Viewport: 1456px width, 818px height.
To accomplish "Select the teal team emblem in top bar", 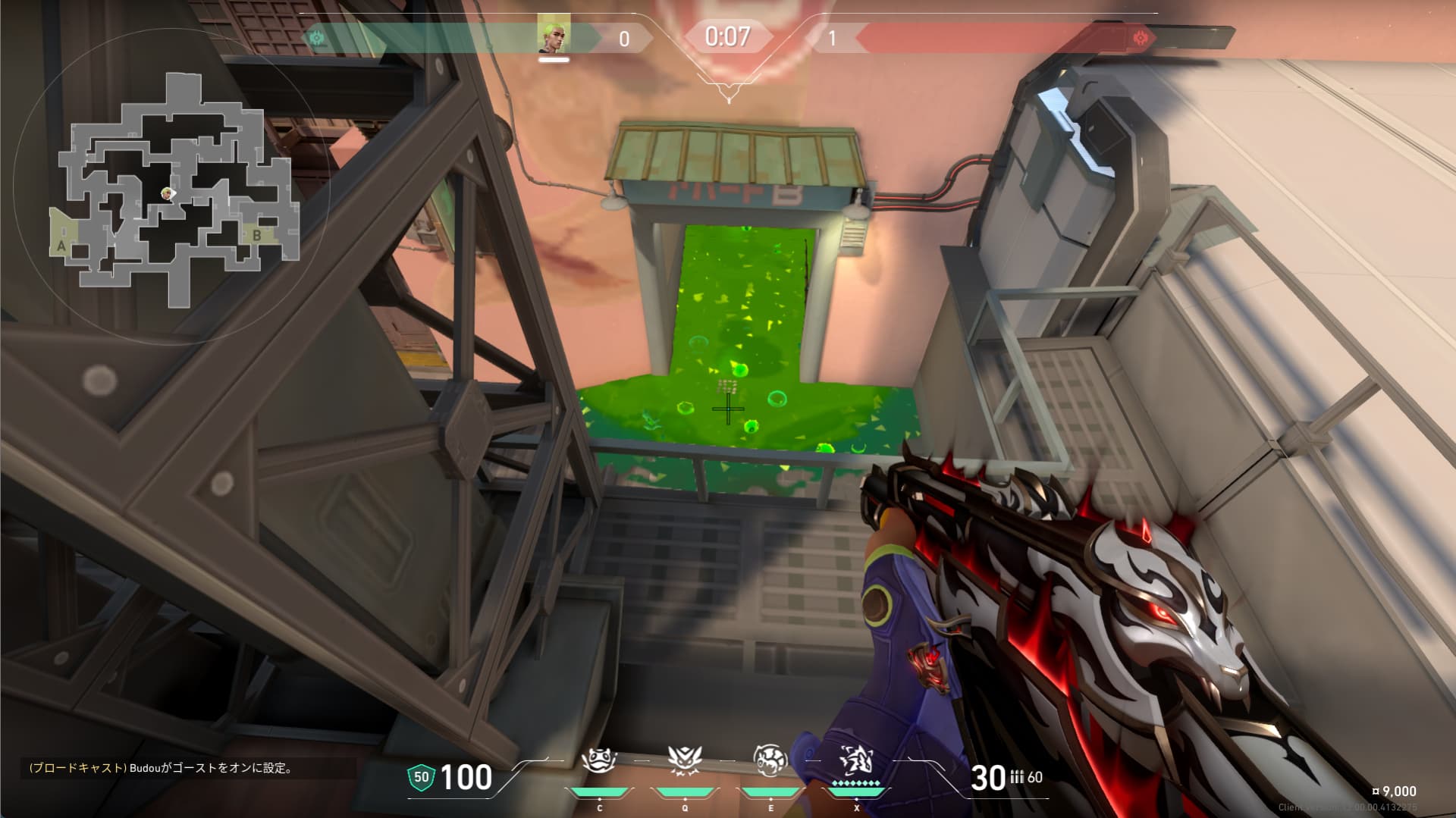I will 316,37.
